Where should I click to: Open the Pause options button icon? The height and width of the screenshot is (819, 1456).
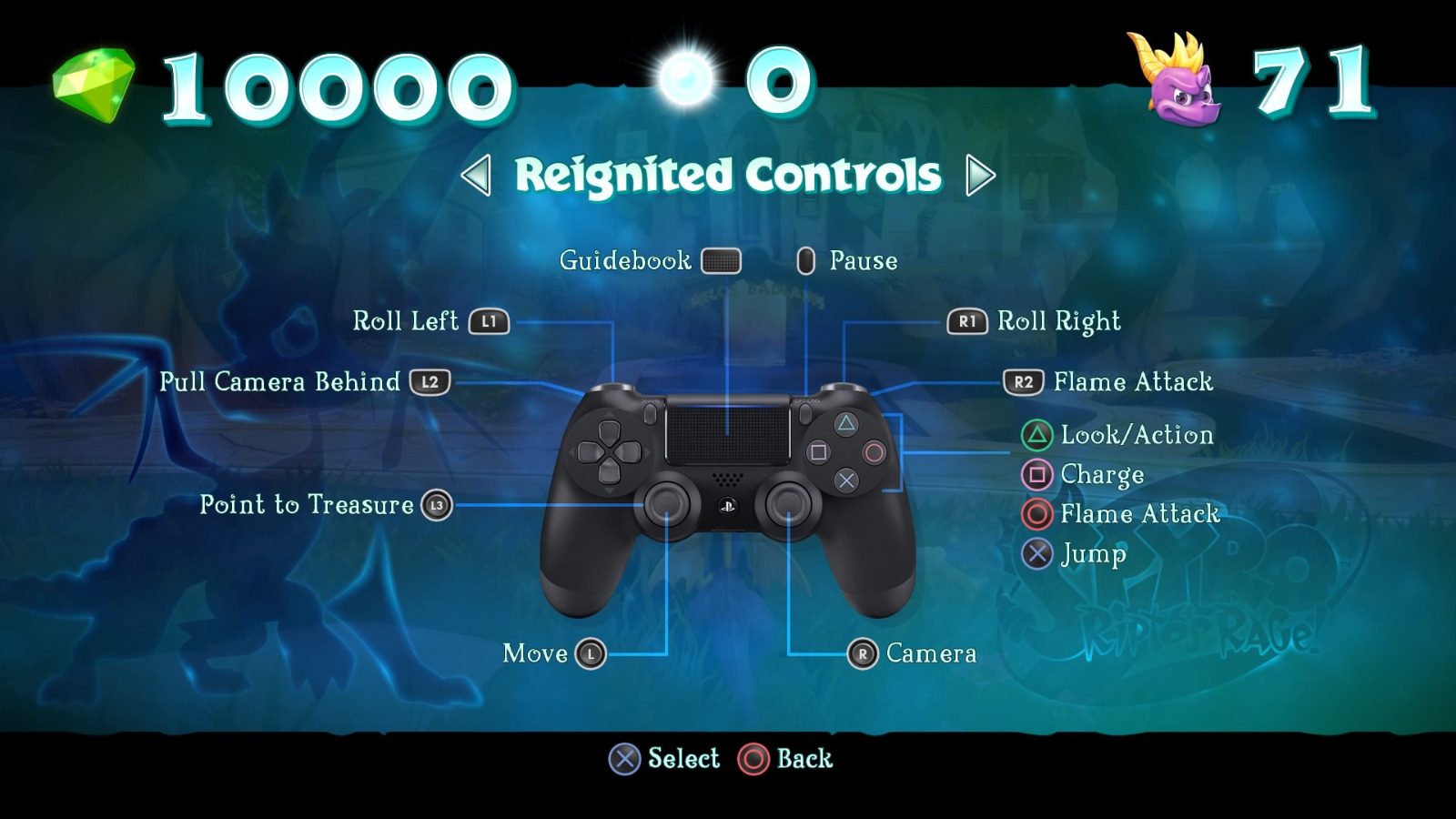805,261
